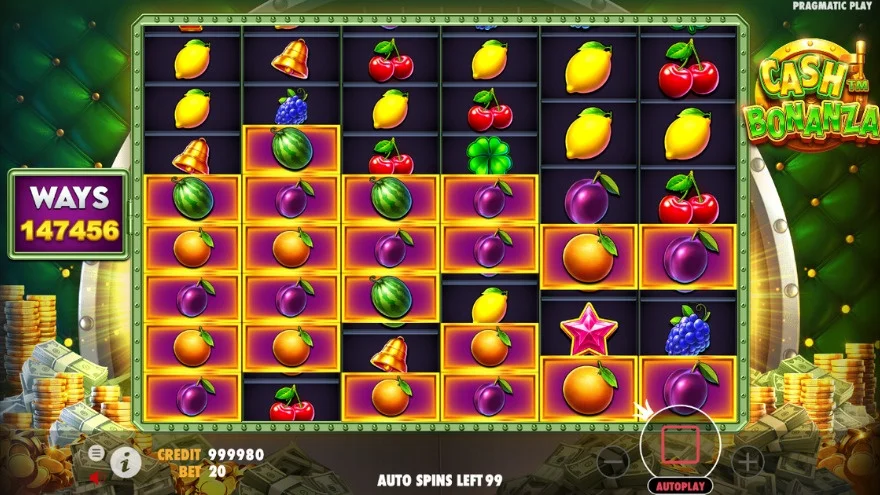
Task: Increase the bet with the plus button
Action: (747, 460)
